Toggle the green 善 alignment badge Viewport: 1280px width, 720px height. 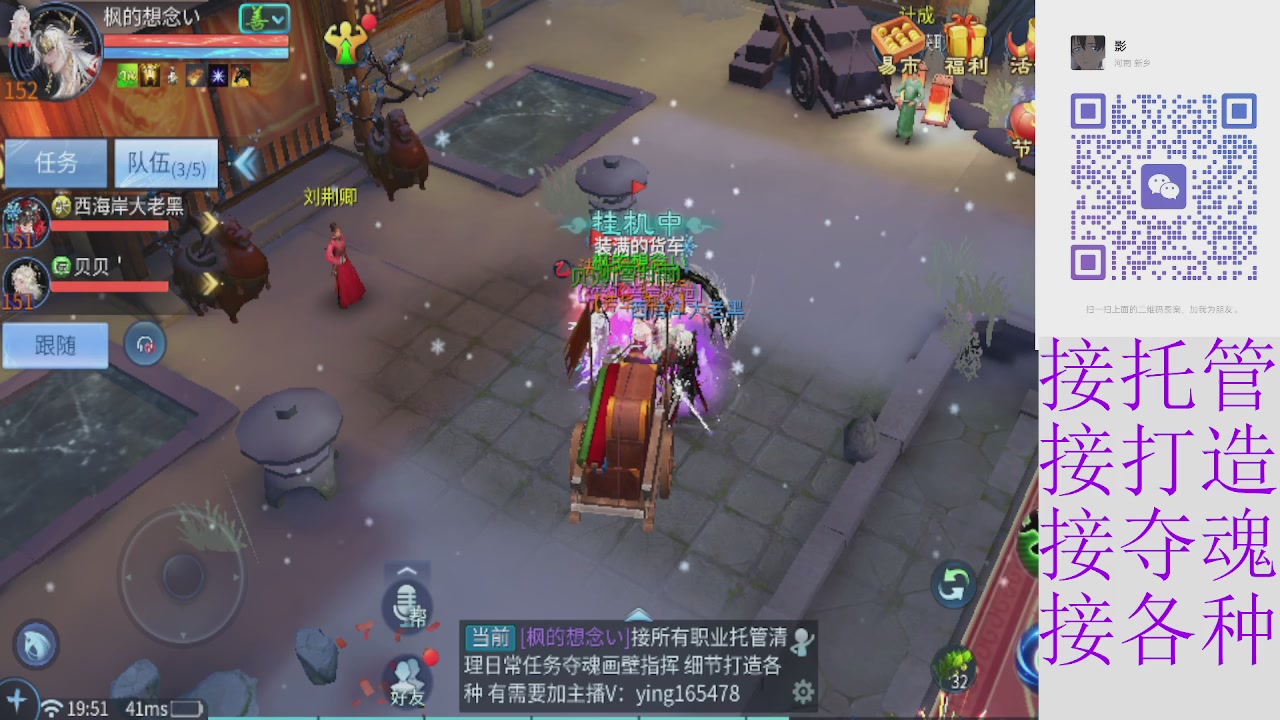click(x=258, y=17)
